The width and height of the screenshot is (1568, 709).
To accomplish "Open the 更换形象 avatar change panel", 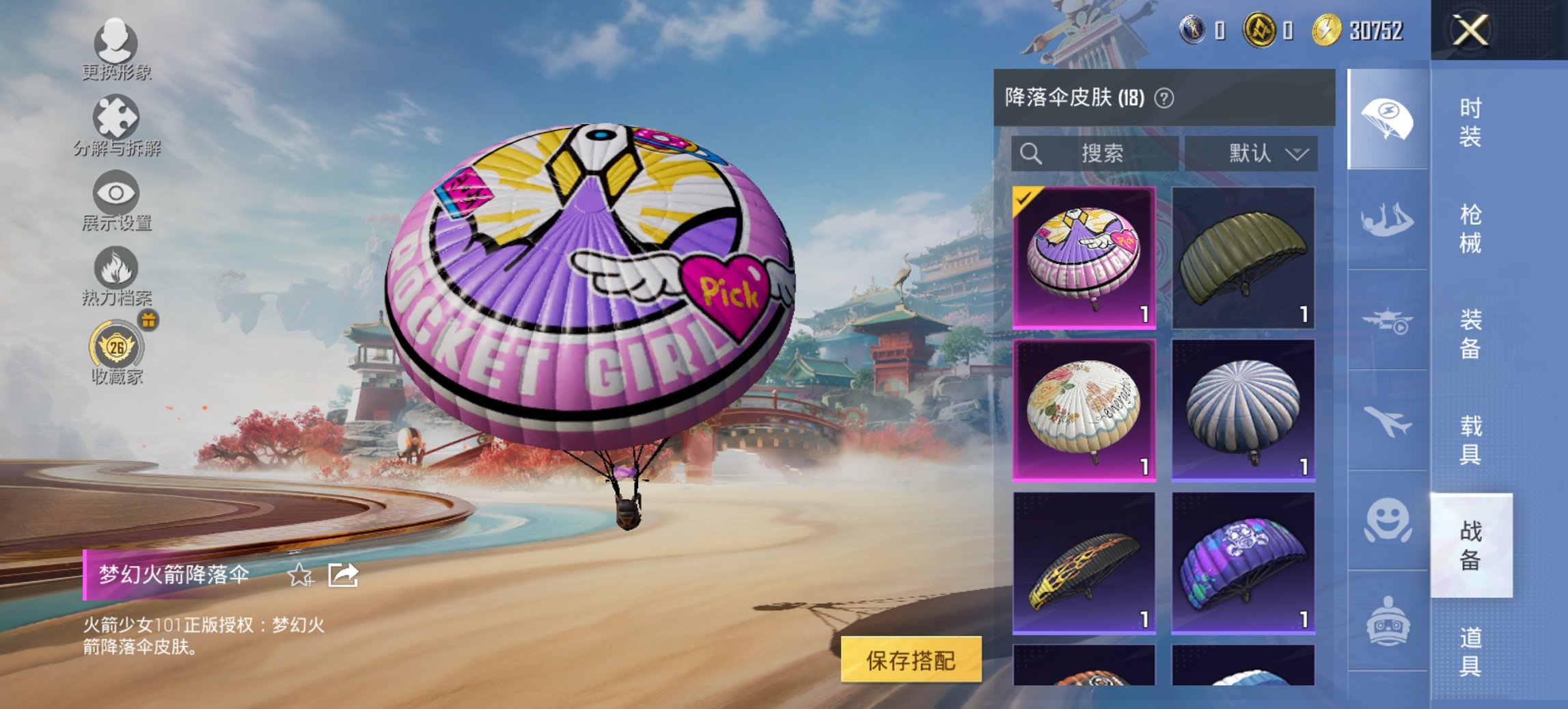I will (x=116, y=48).
